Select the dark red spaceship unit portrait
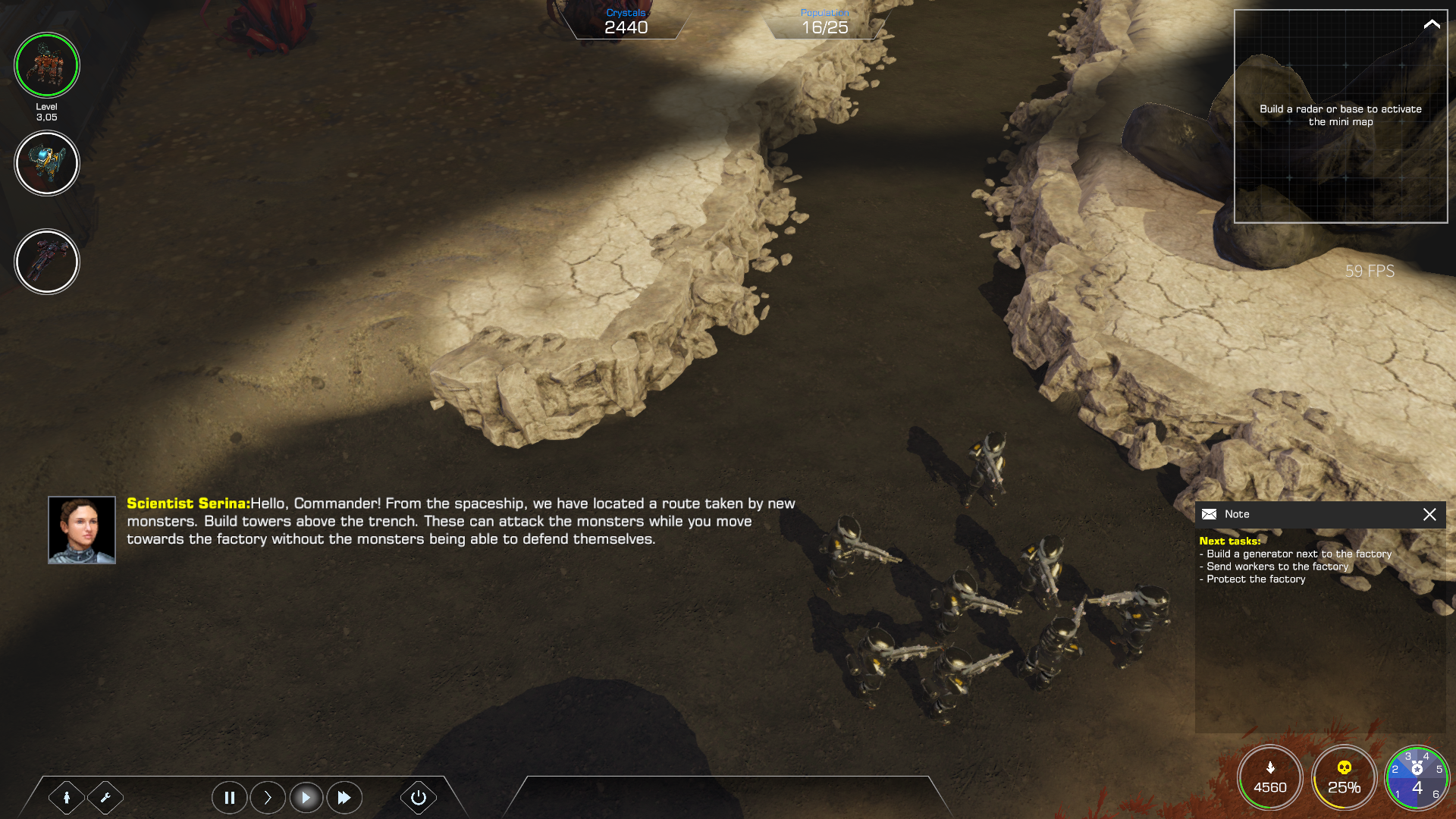The width and height of the screenshot is (1456, 819). (x=46, y=262)
